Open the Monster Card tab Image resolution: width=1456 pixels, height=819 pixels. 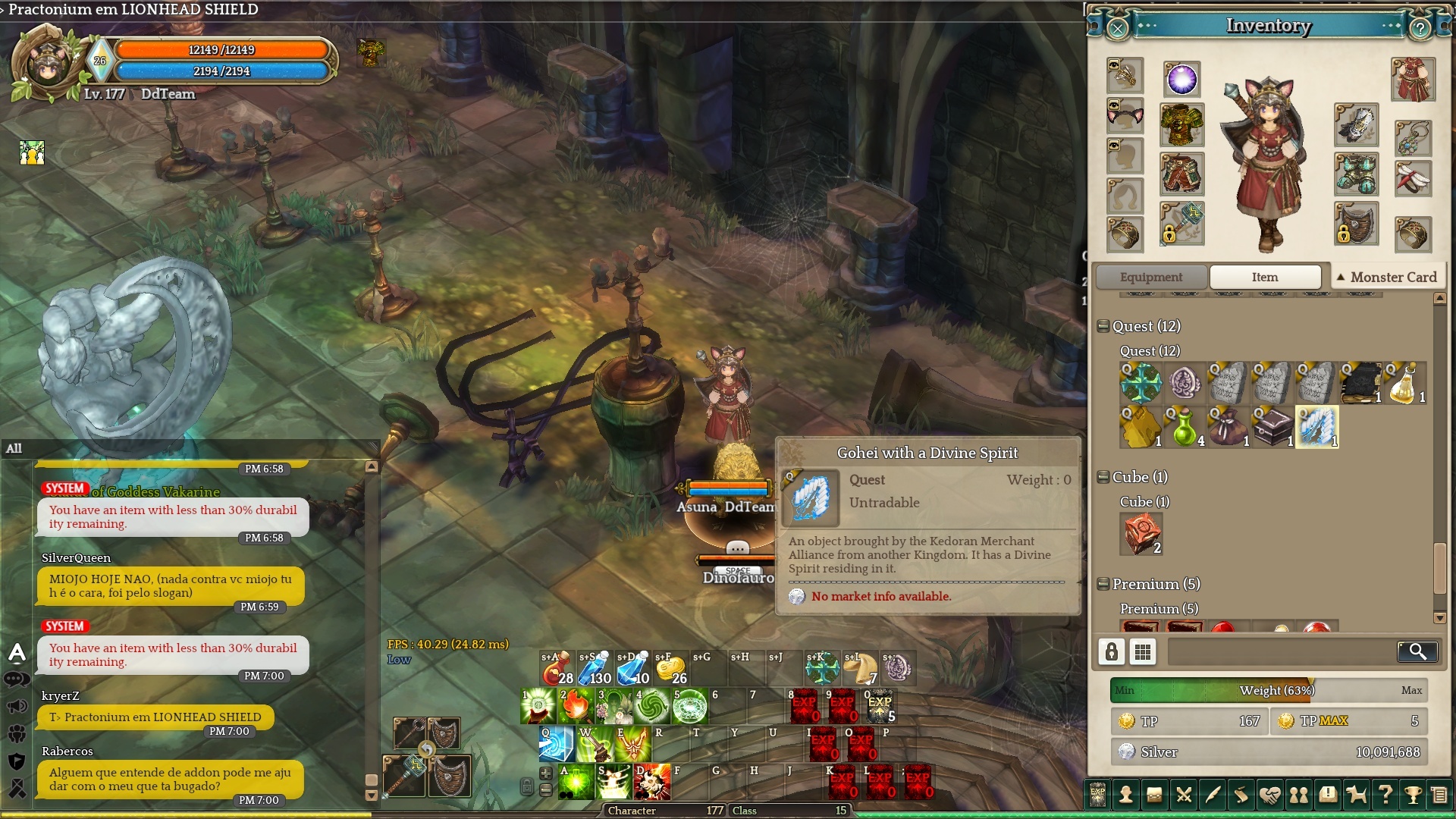tap(1387, 277)
